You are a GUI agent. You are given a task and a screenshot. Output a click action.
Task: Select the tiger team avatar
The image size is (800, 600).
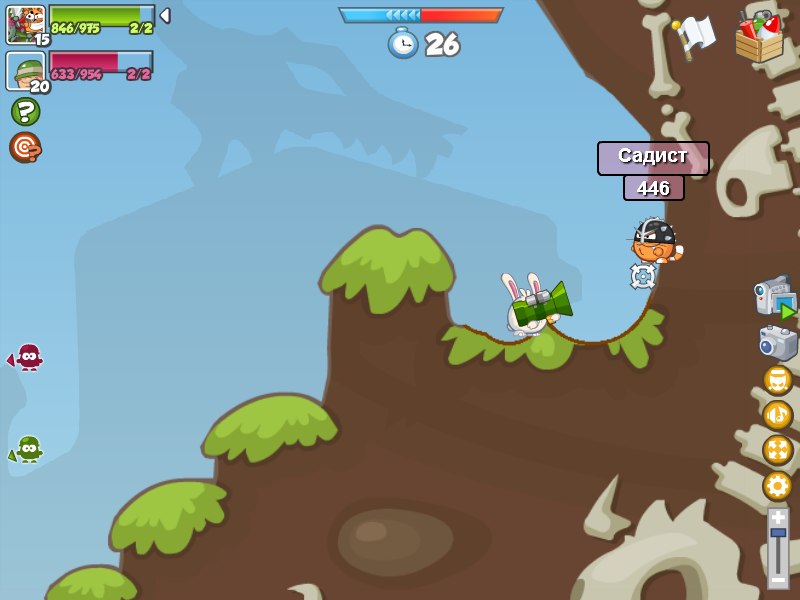[x=25, y=24]
